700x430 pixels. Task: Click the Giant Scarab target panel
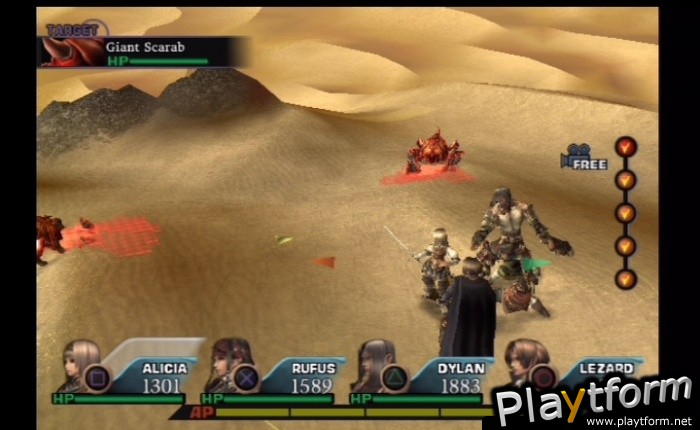[x=143, y=51]
